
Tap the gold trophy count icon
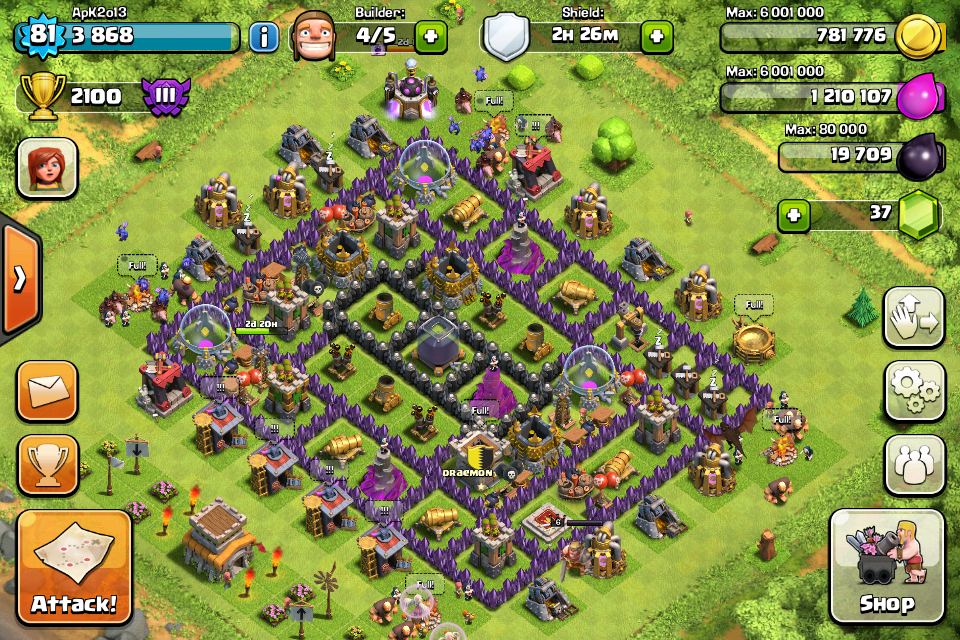[x=42, y=97]
